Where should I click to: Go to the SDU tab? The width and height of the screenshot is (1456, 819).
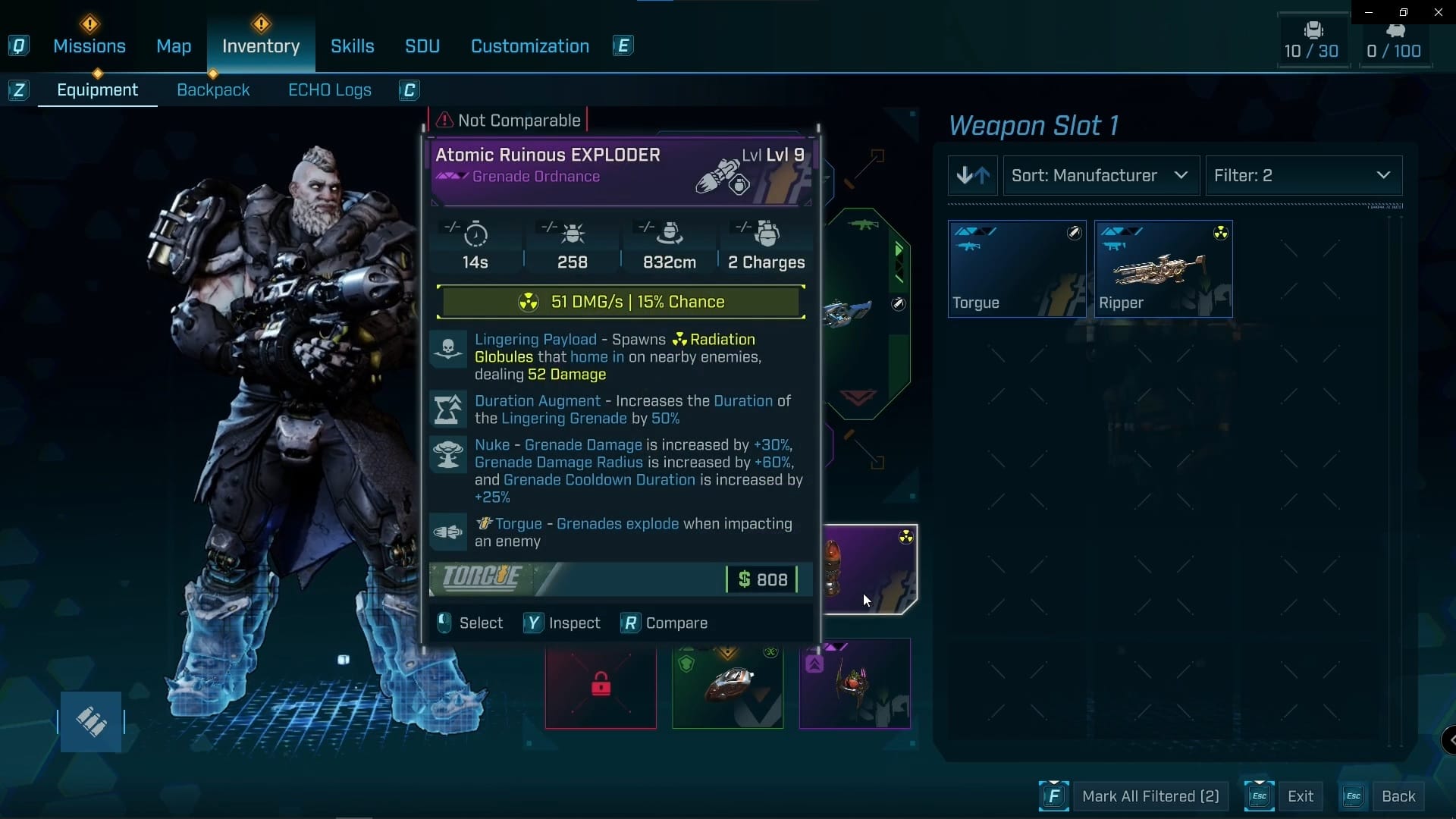click(422, 46)
